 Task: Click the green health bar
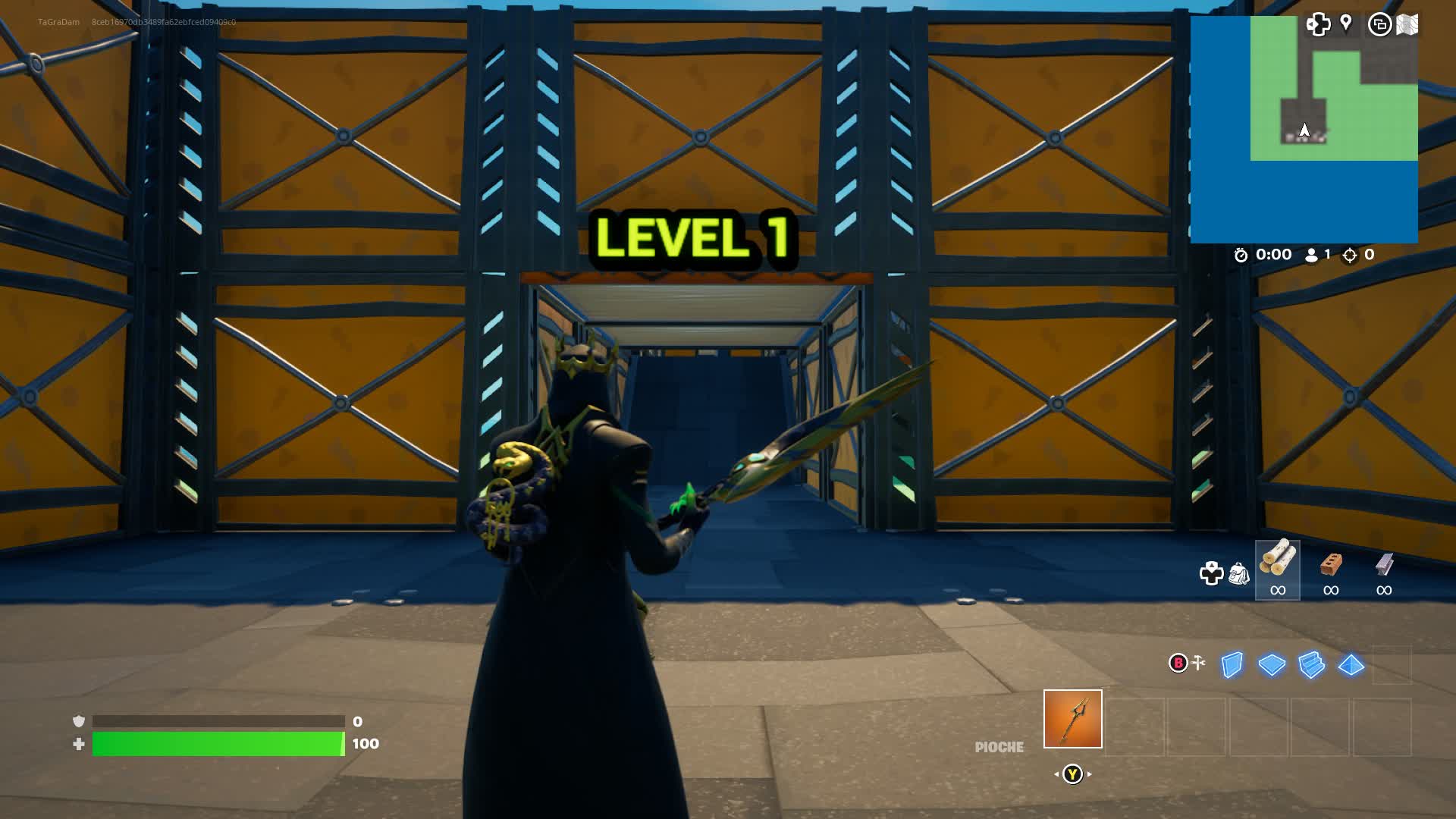point(216,745)
